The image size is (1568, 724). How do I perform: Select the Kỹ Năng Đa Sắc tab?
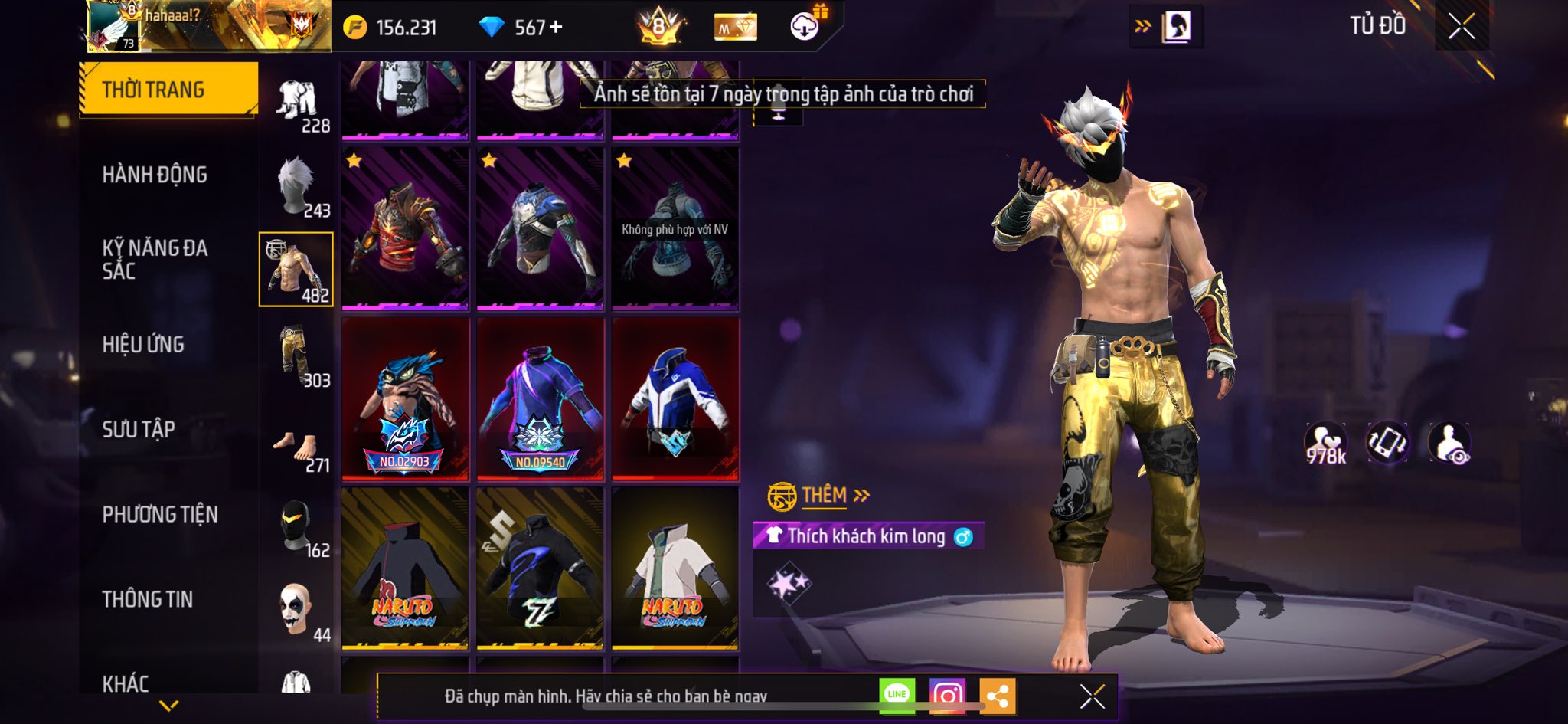(155, 259)
